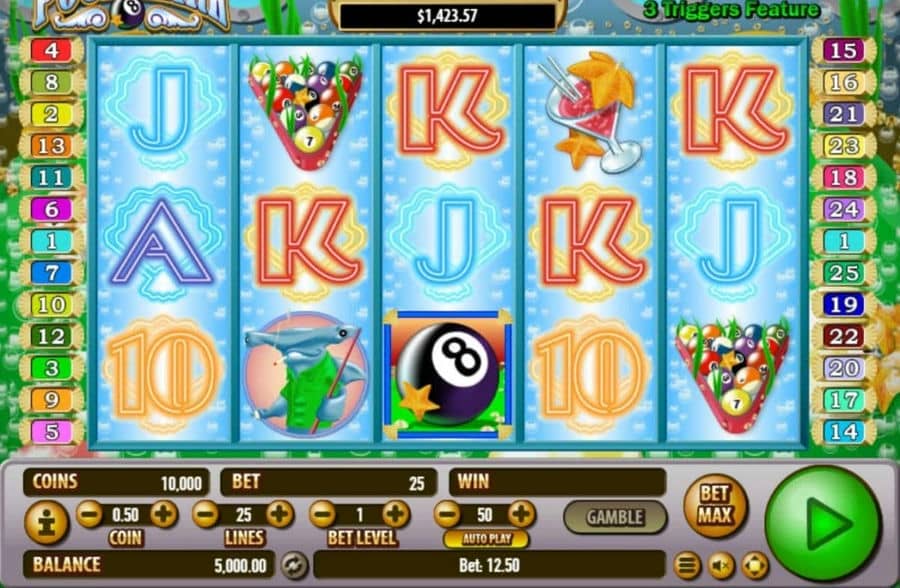Highlight payline 19 marker

click(x=845, y=305)
